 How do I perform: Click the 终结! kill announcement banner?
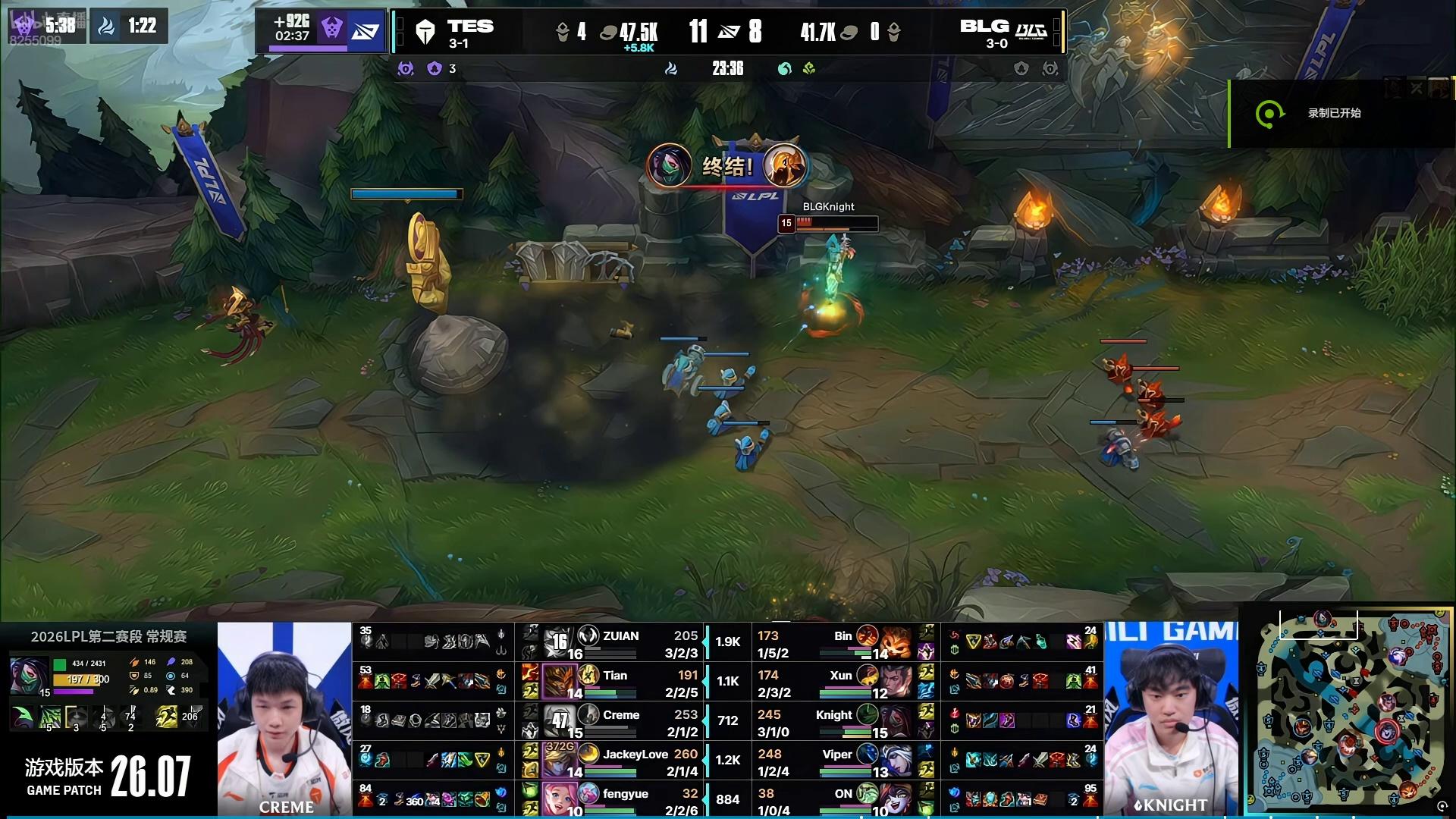pos(726,166)
